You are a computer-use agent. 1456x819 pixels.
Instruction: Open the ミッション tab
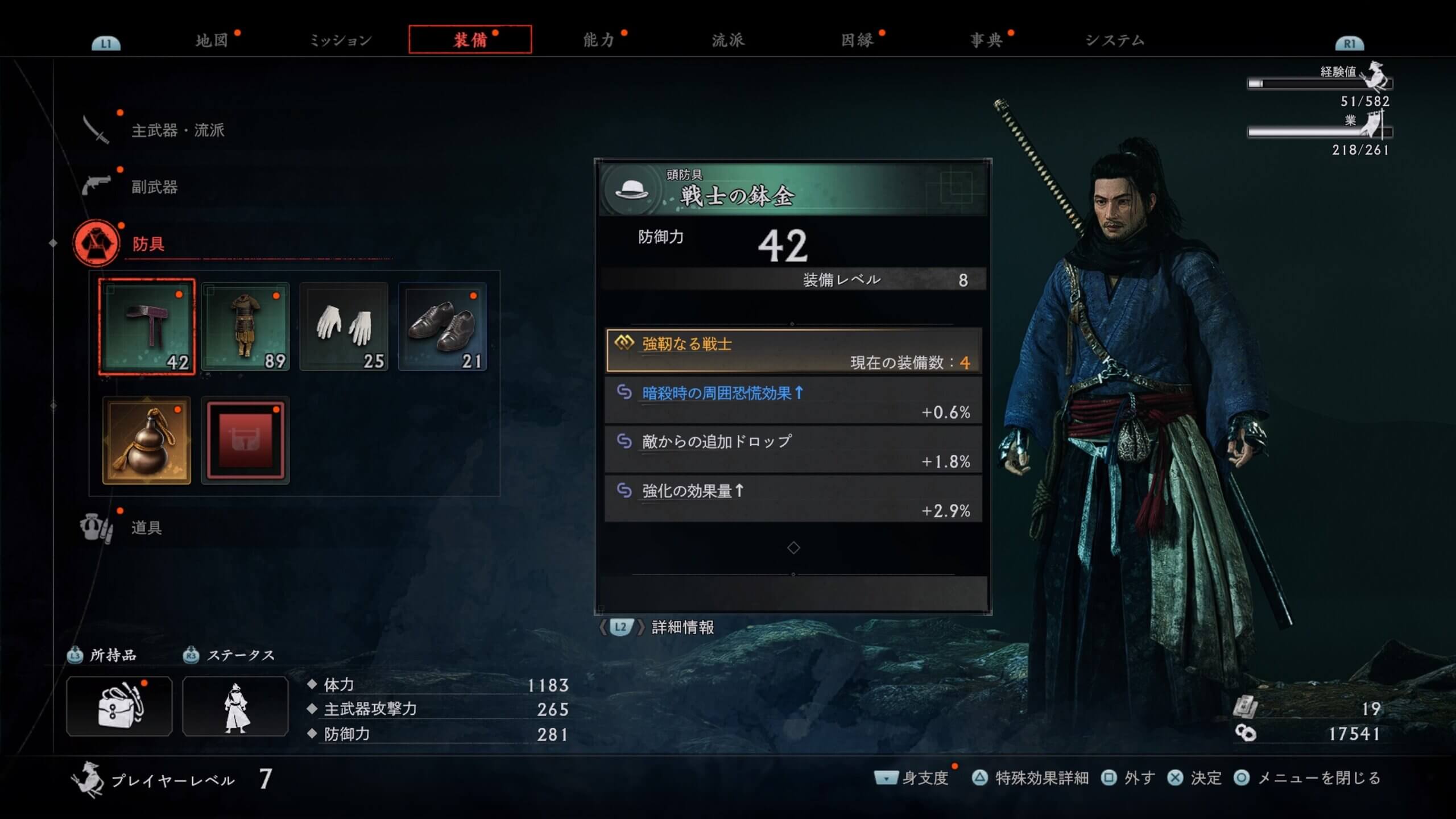(x=340, y=40)
